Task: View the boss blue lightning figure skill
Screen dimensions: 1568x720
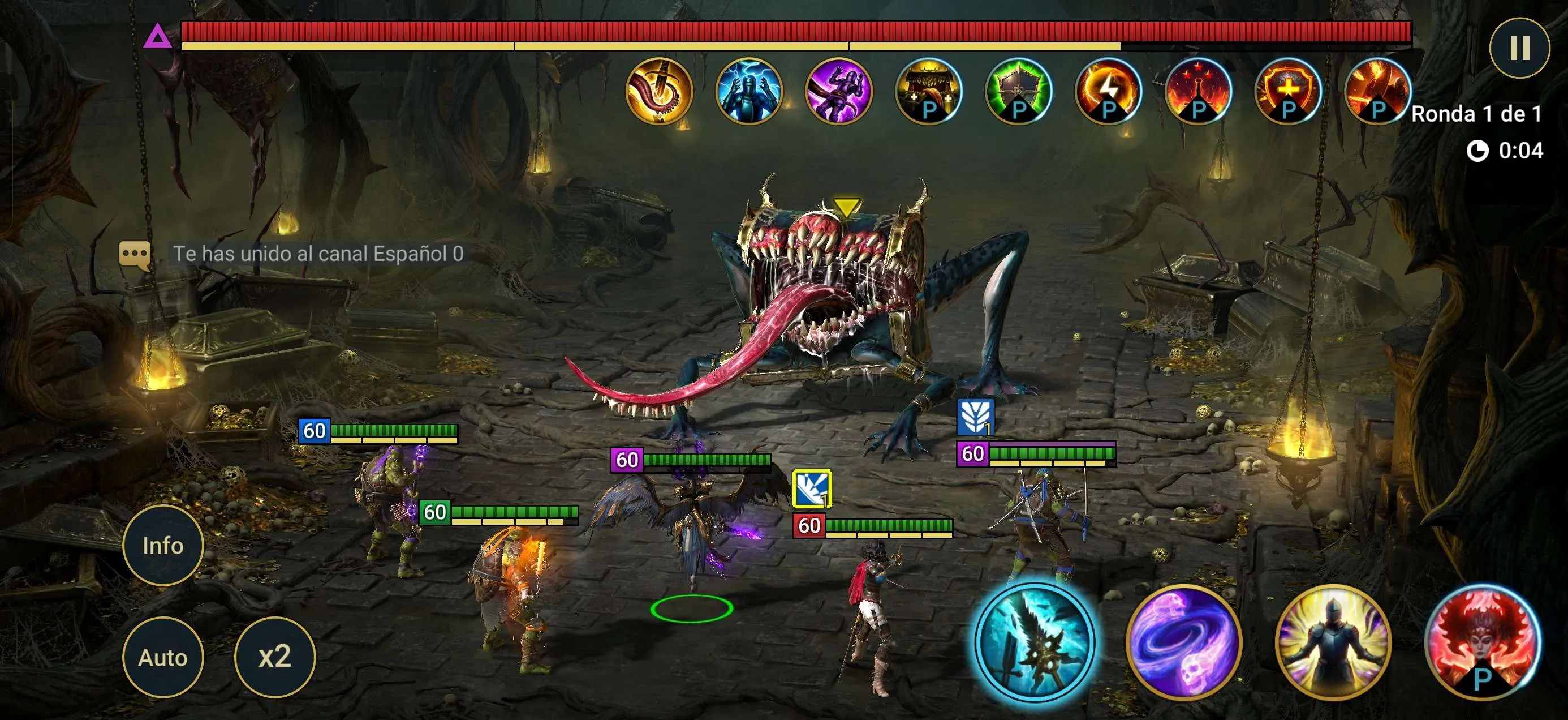Action: tap(748, 91)
